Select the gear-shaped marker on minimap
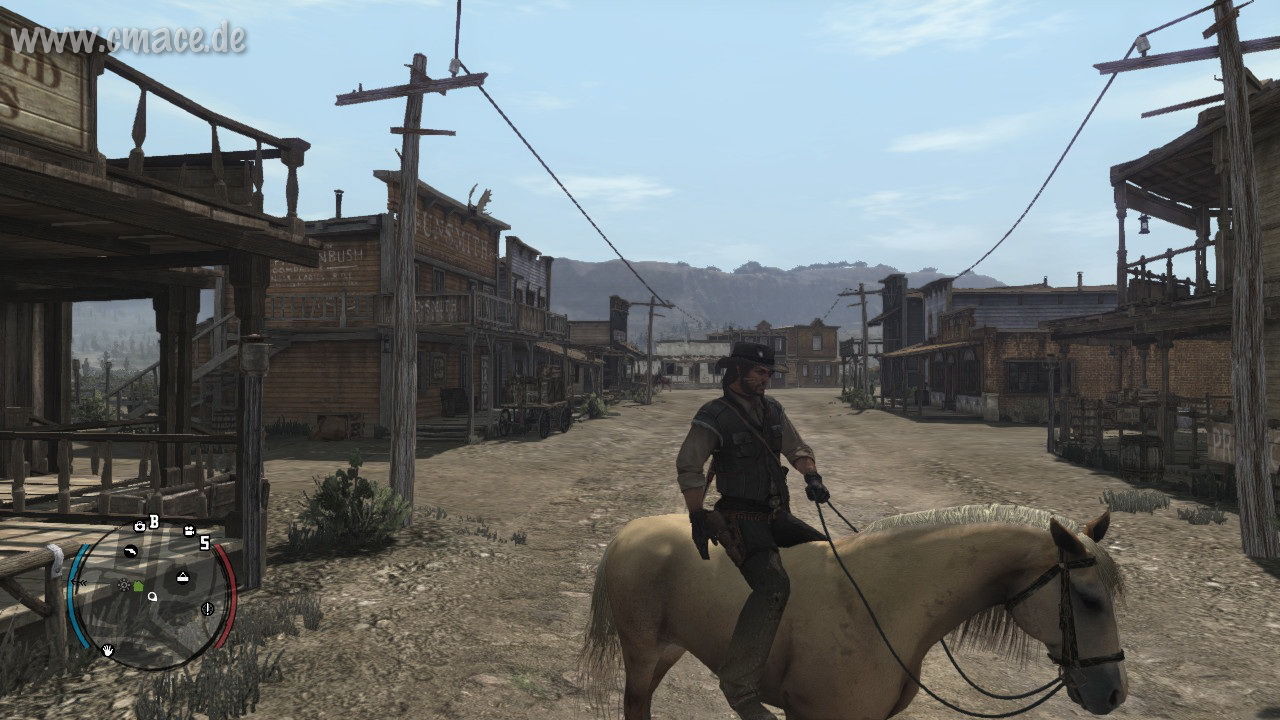This screenshot has width=1280, height=720. (x=123, y=584)
